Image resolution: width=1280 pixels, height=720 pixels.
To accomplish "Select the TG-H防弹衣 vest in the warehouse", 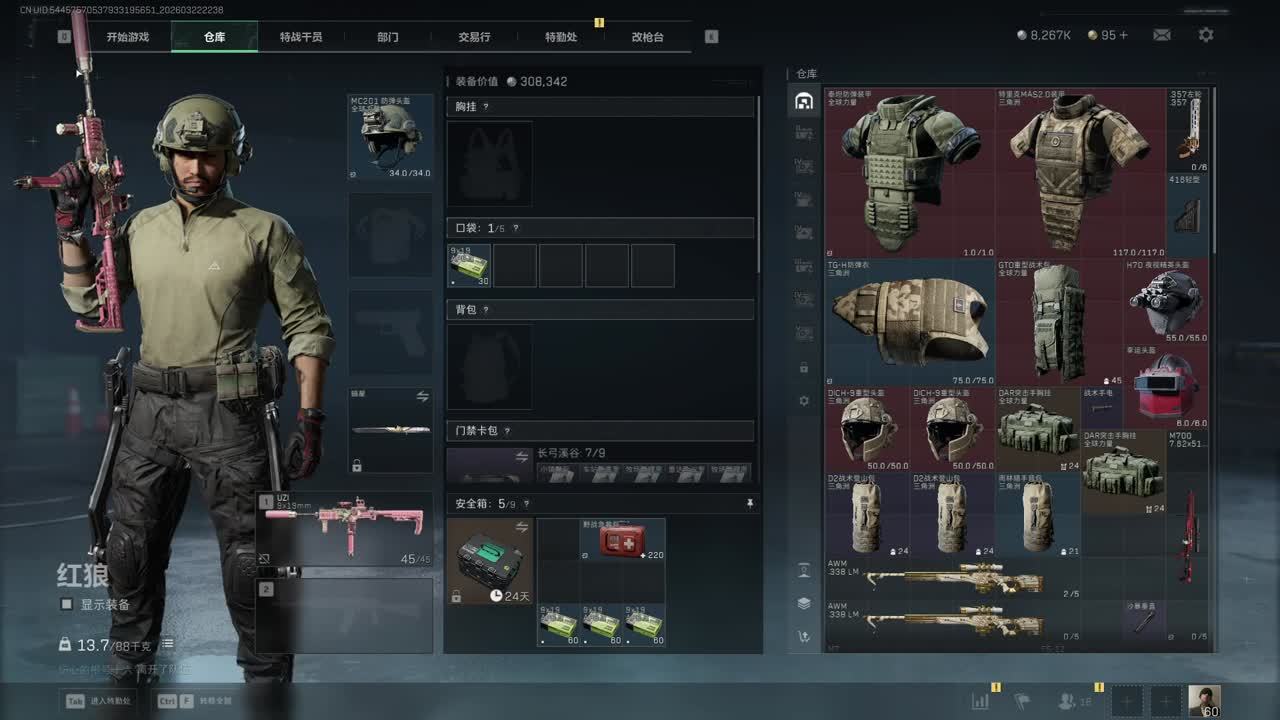I will coord(909,321).
